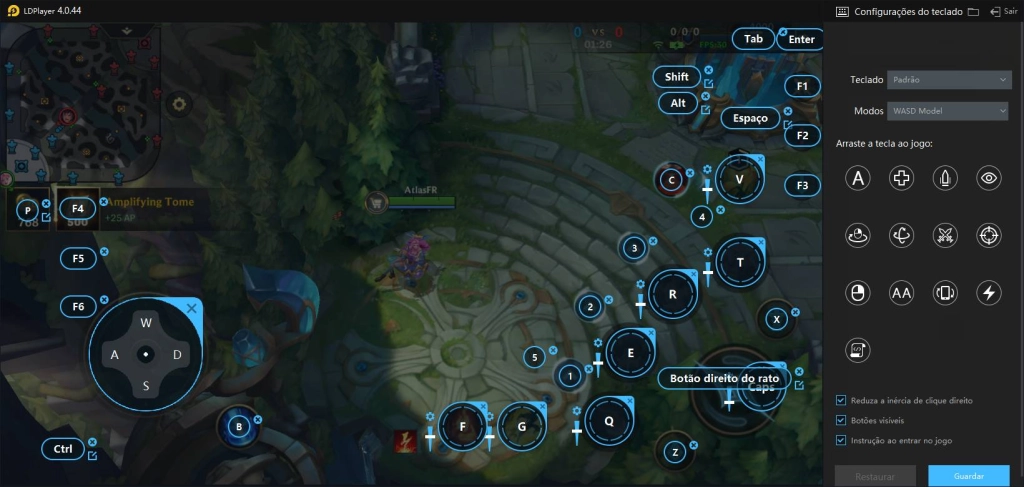Image resolution: width=1024 pixels, height=487 pixels.
Task: Select the R ability key mapping
Action: click(672, 294)
